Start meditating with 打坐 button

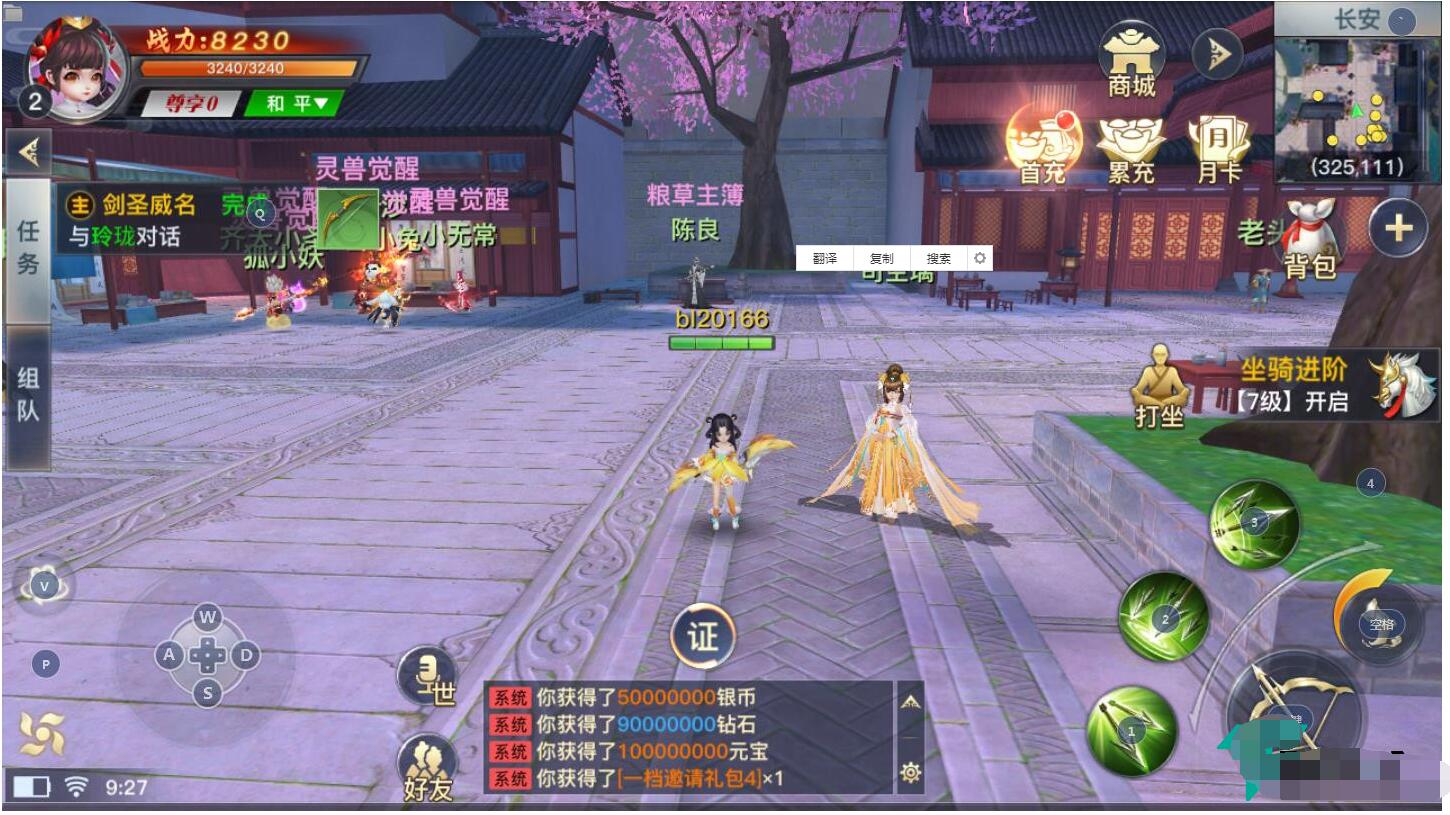[x=1159, y=387]
